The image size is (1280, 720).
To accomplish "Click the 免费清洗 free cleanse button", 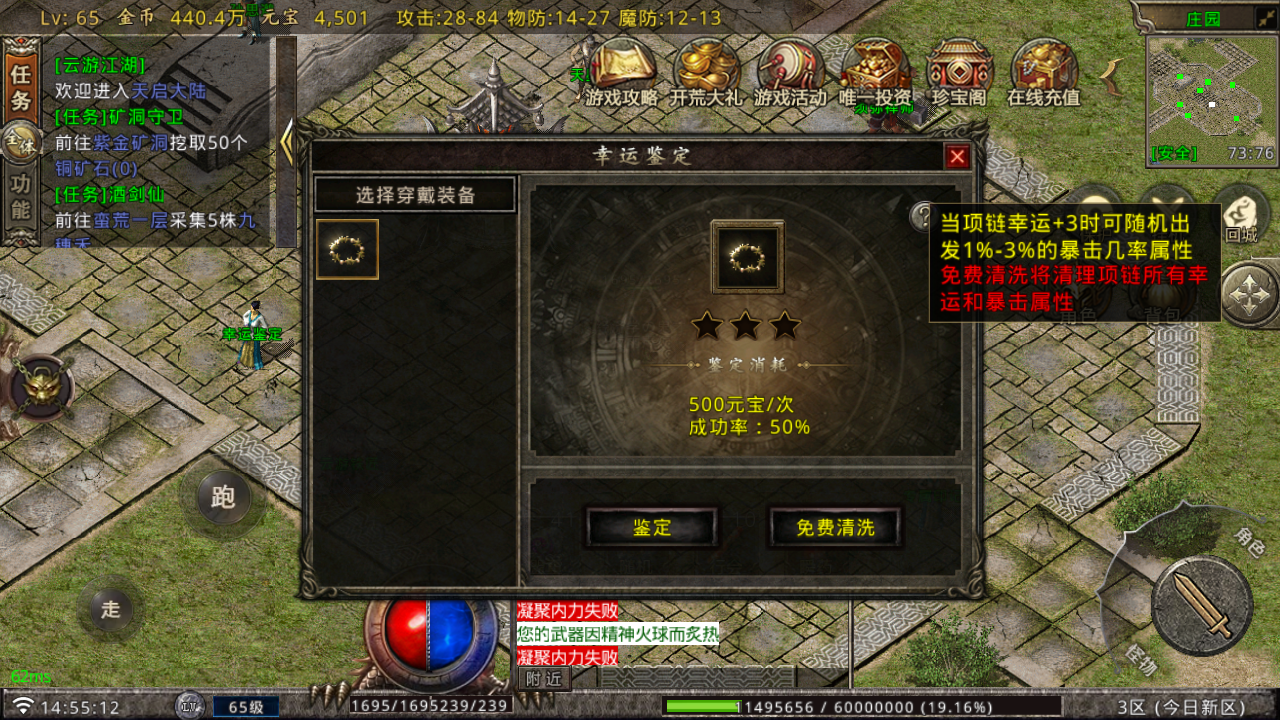I will [x=835, y=528].
